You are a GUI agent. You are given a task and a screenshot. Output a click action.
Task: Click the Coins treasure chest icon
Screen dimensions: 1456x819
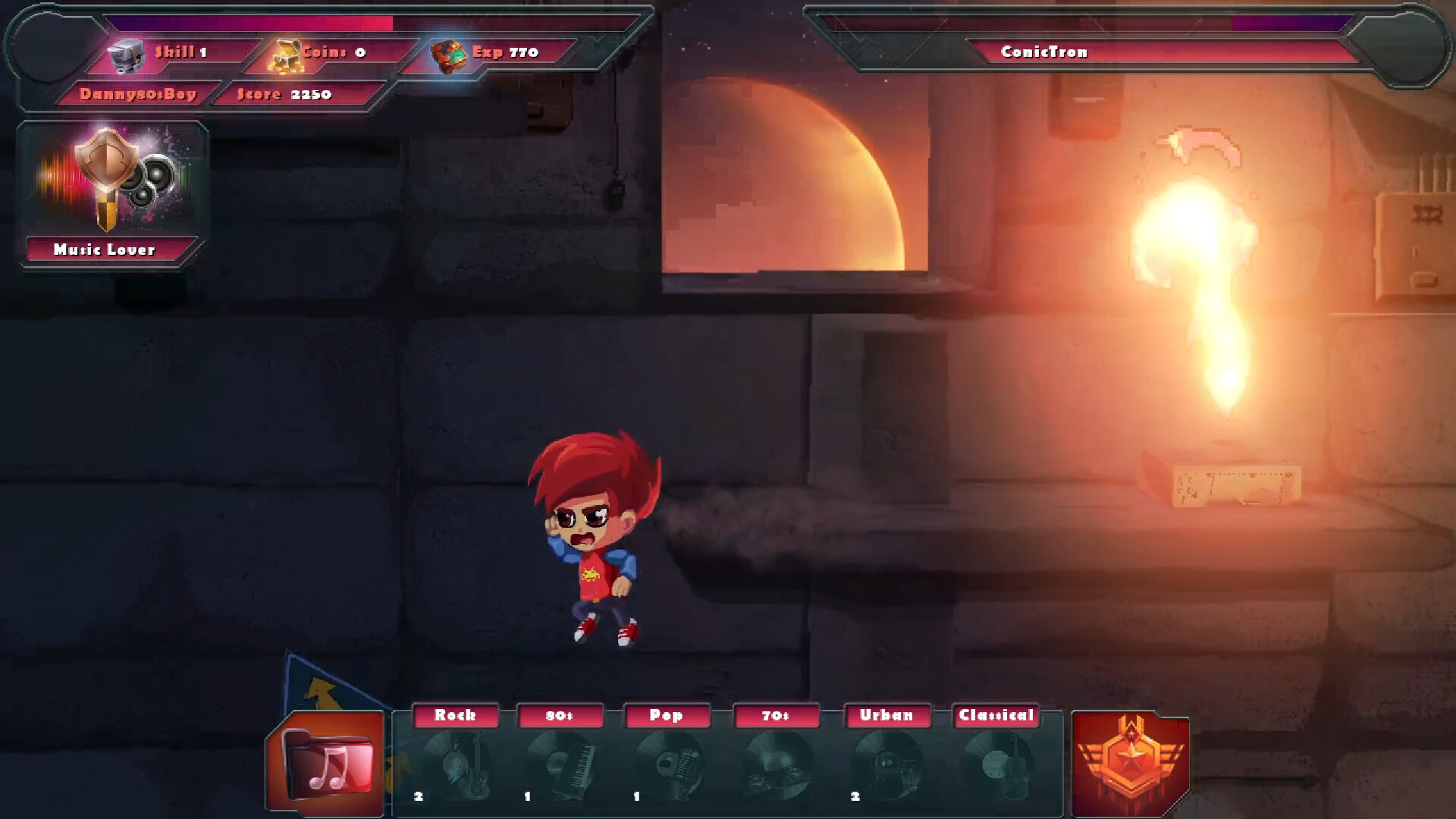285,55
